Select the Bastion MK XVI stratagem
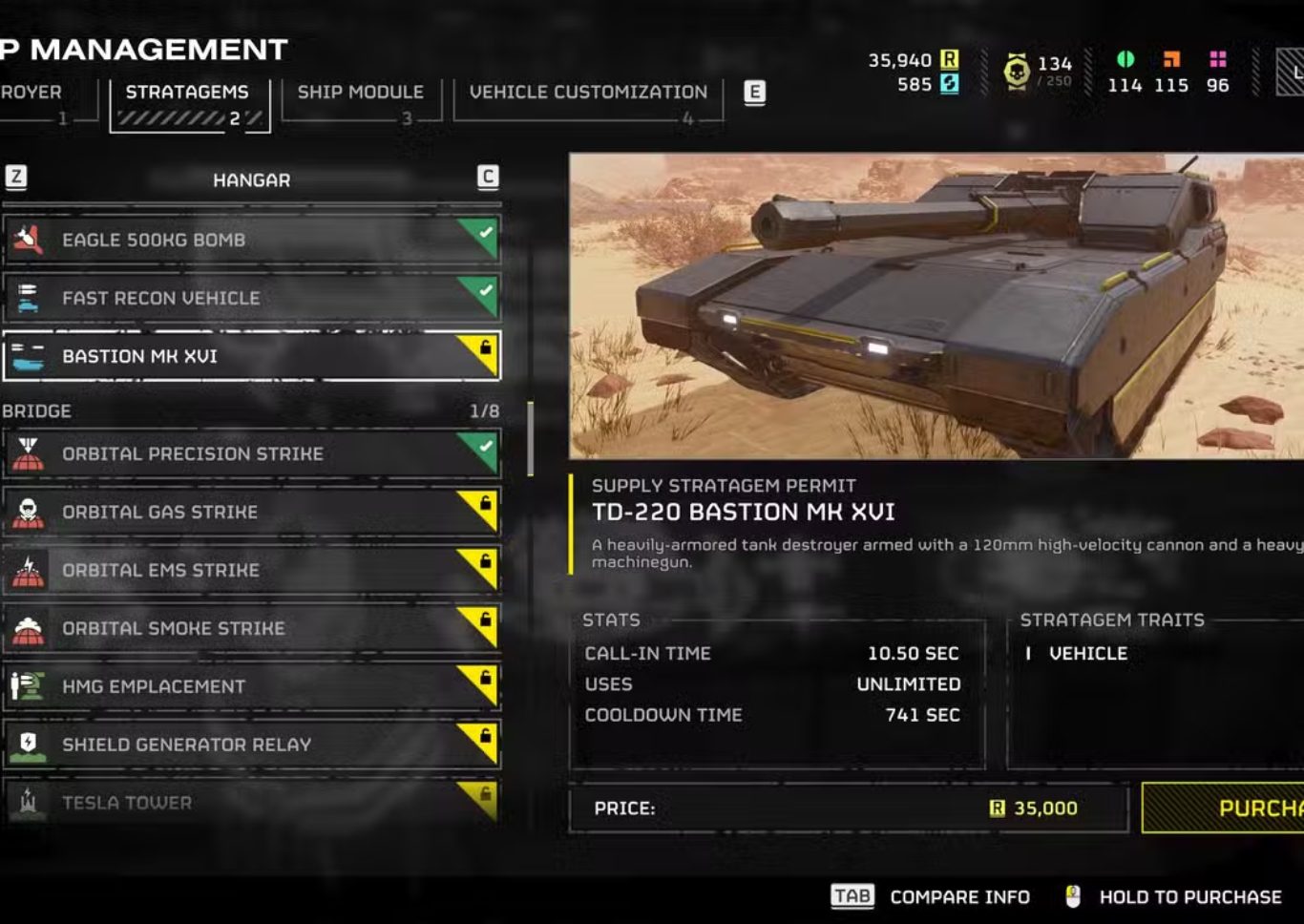This screenshot has height=924, width=1304. 251,356
